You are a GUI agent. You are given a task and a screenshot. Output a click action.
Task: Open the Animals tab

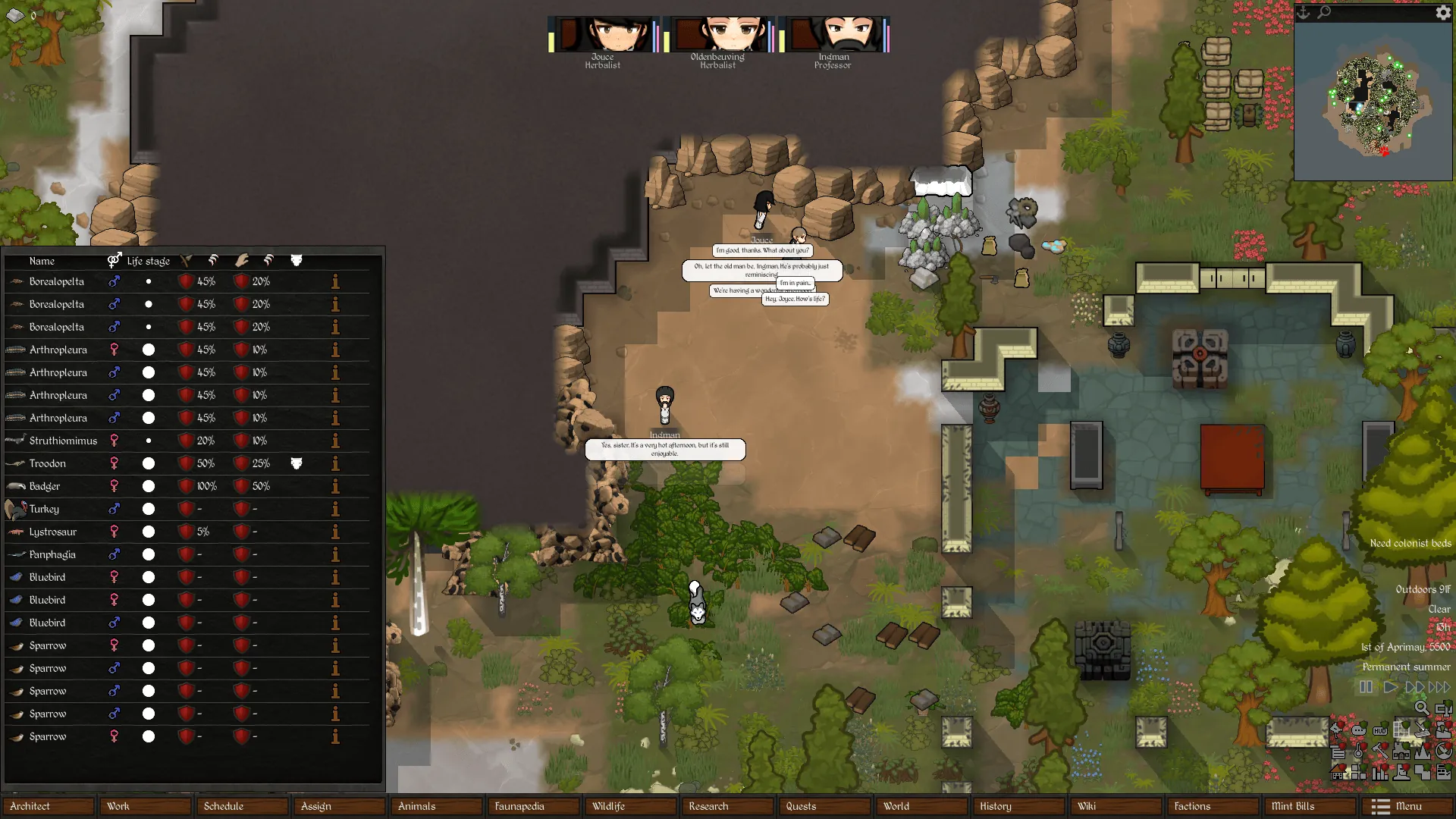coord(436,806)
